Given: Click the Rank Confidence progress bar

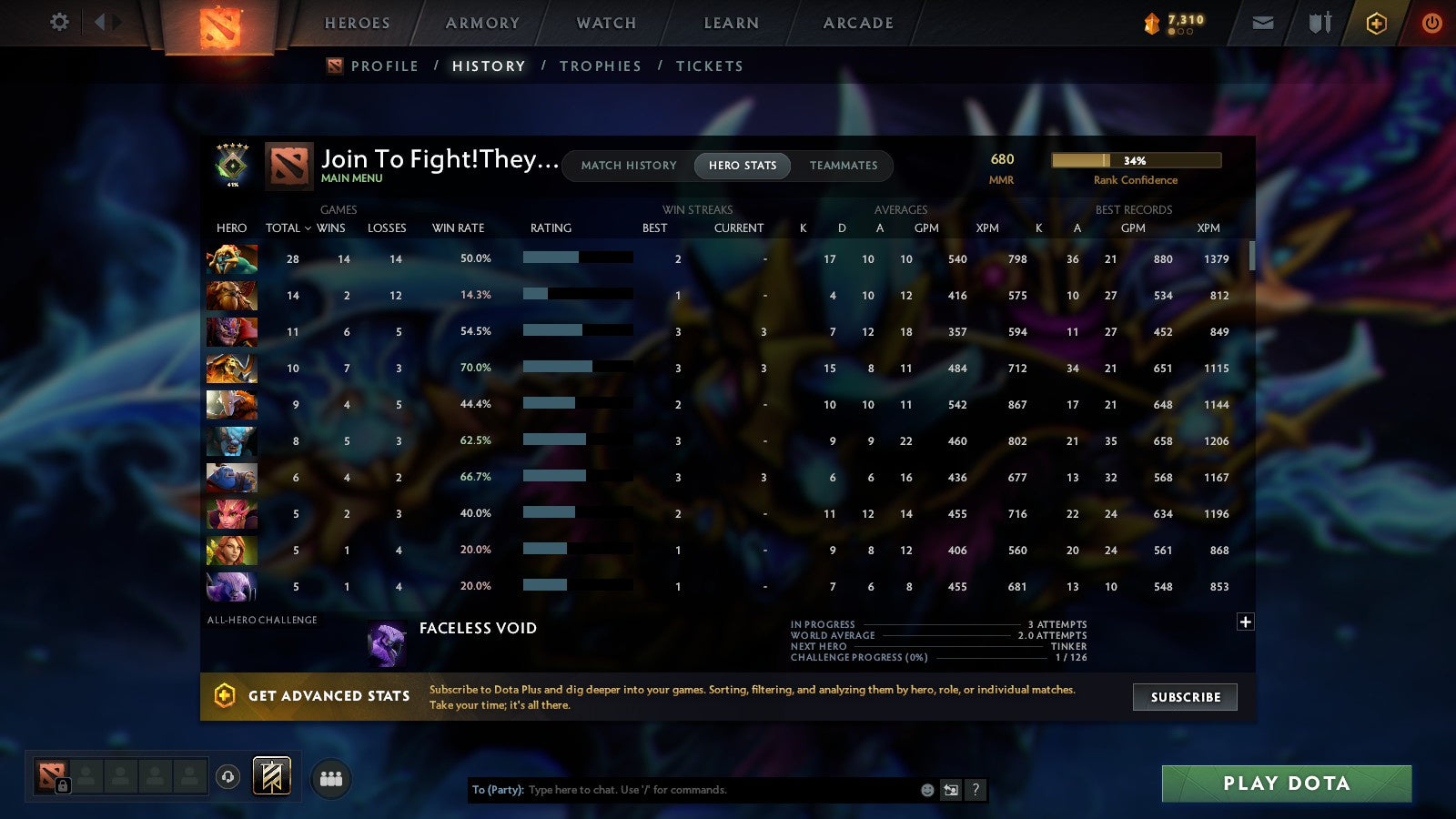Looking at the screenshot, I should point(1136,159).
